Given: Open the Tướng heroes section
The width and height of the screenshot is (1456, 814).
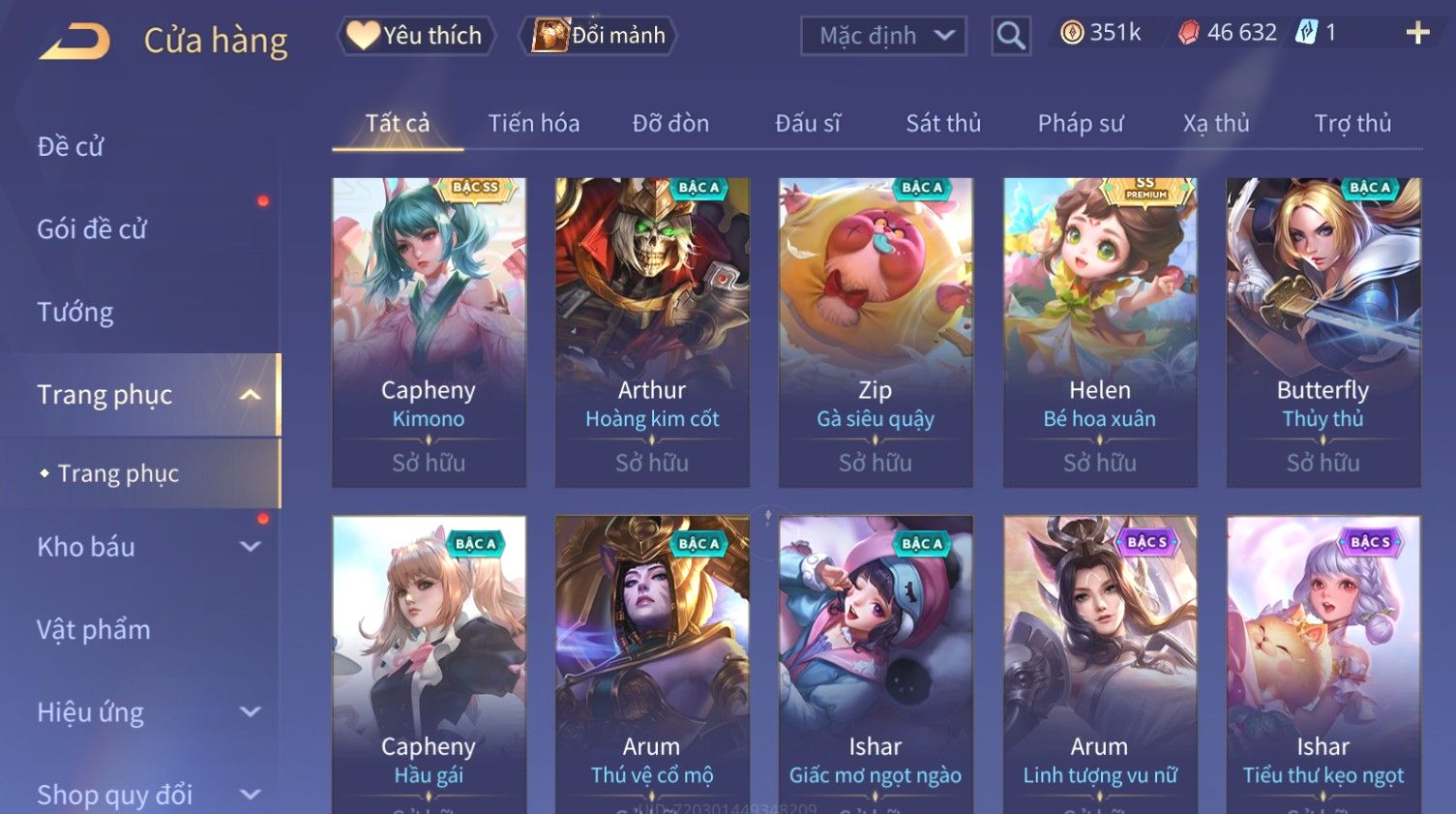Looking at the screenshot, I should click(75, 312).
